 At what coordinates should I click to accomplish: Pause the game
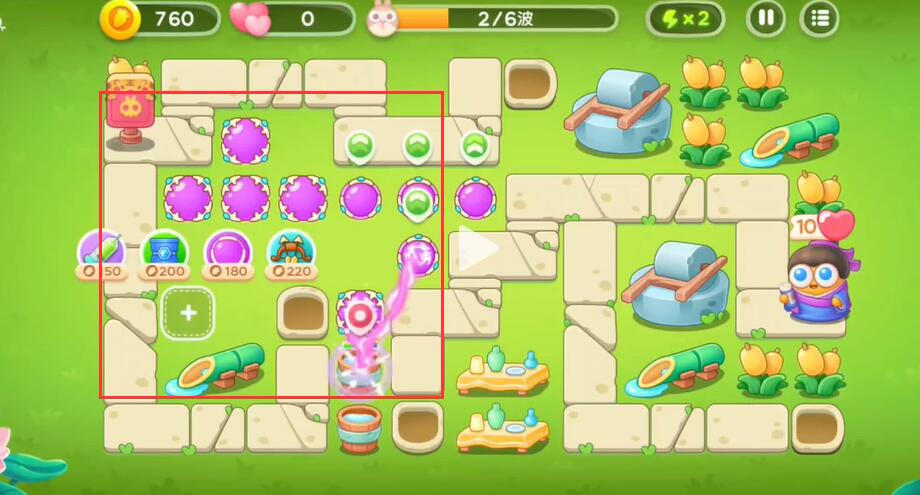coord(766,18)
